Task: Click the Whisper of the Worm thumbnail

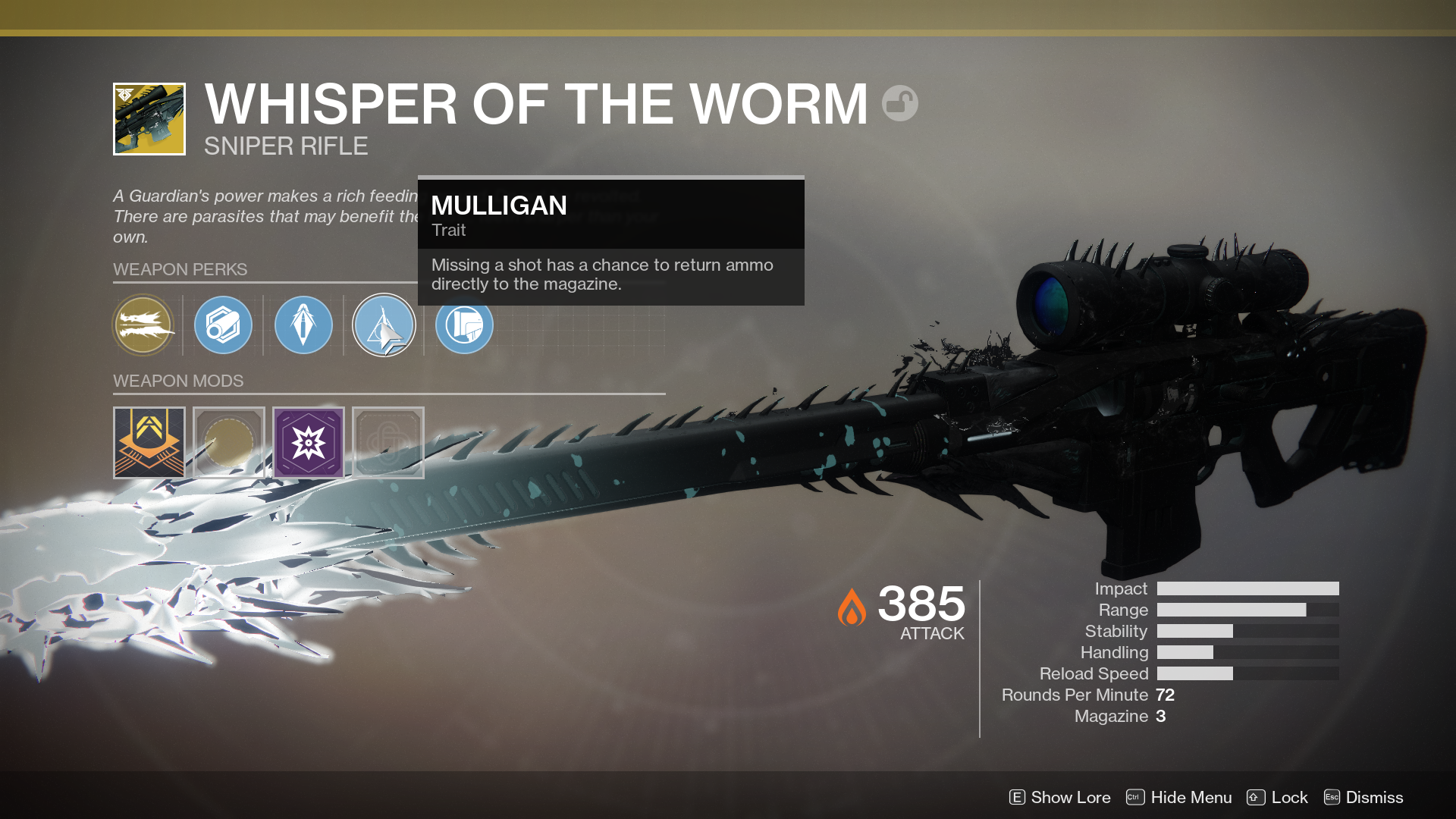Action: [x=149, y=119]
